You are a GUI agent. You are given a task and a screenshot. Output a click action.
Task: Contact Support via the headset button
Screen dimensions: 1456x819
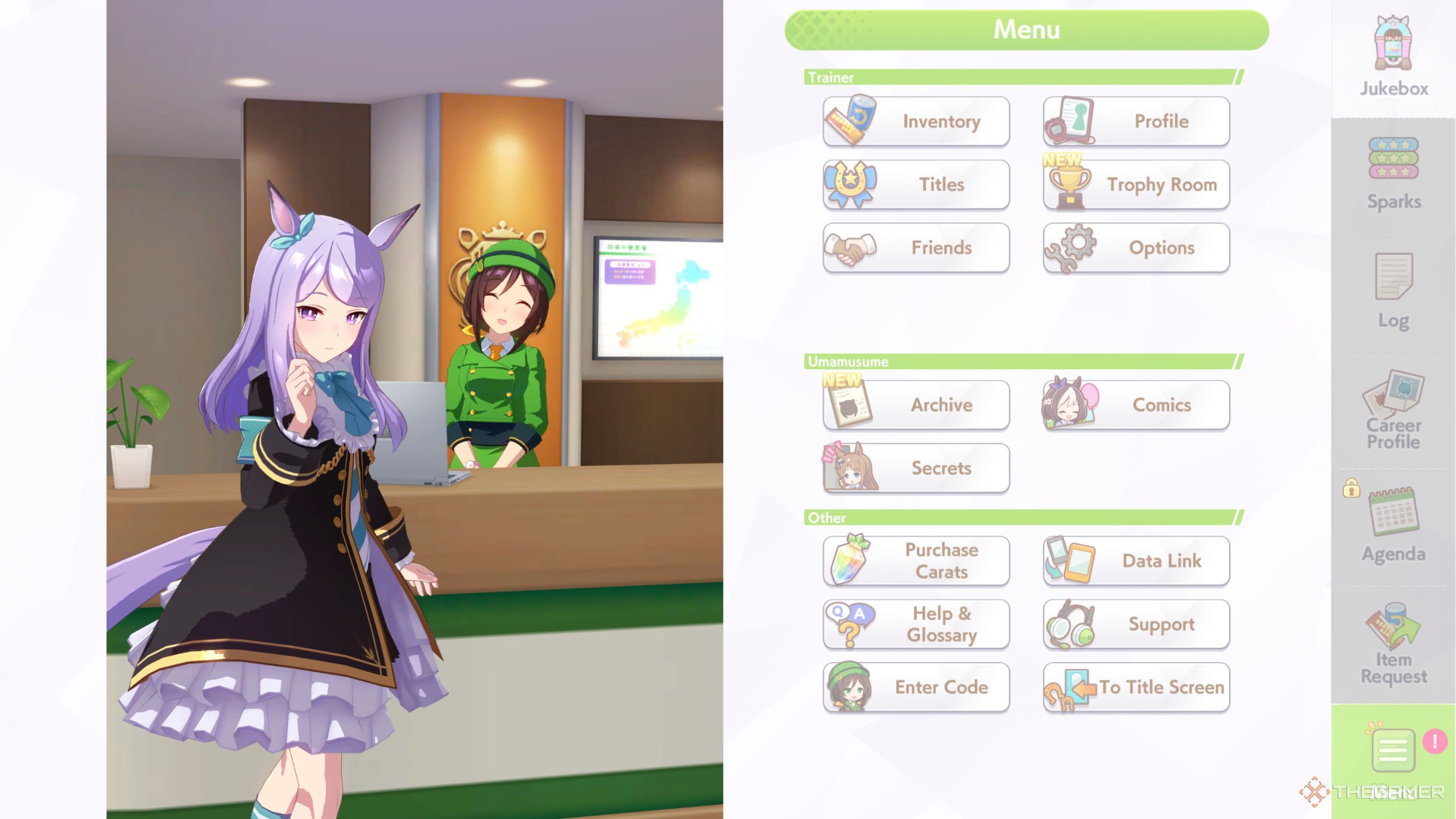[1136, 624]
